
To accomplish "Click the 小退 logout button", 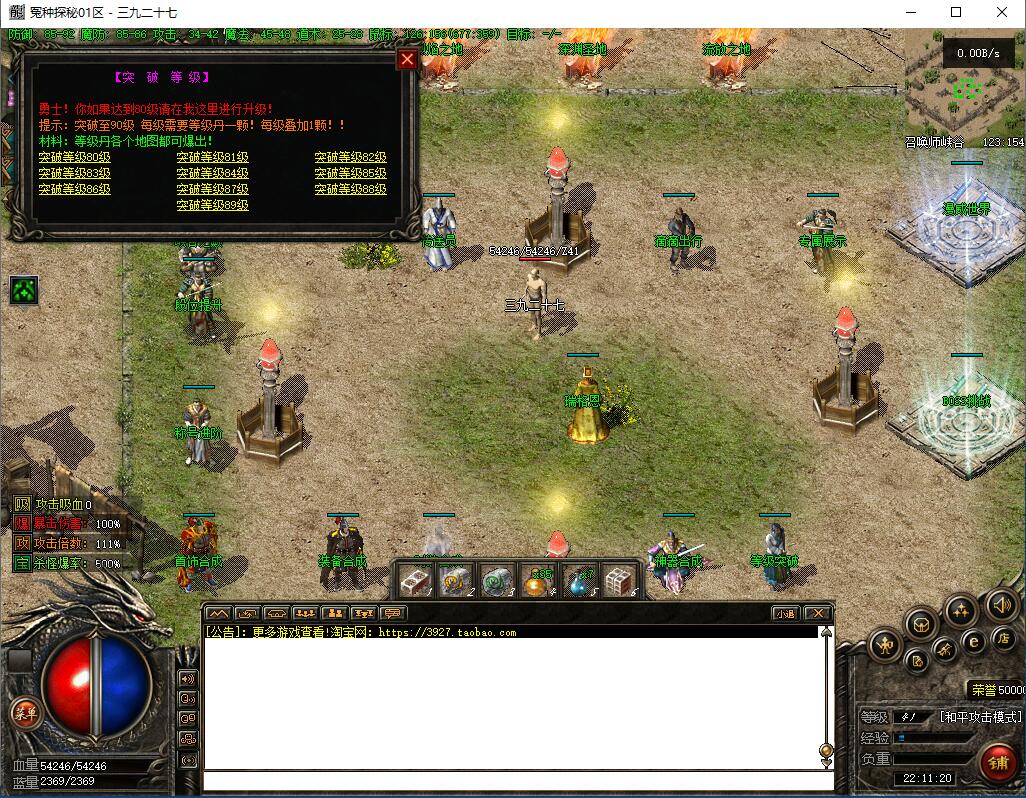I will tap(784, 613).
